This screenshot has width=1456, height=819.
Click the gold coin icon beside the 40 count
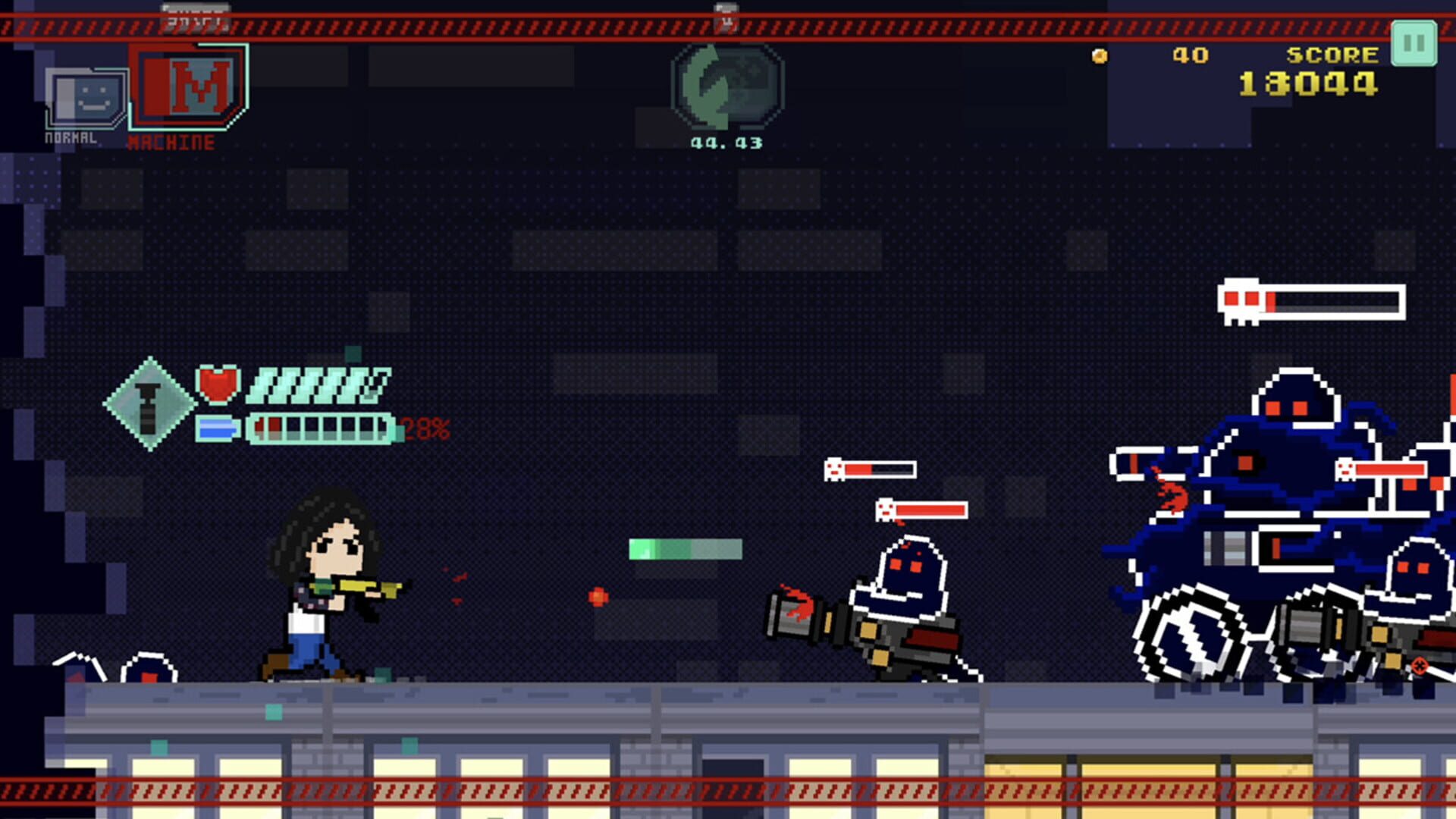pos(1099,55)
